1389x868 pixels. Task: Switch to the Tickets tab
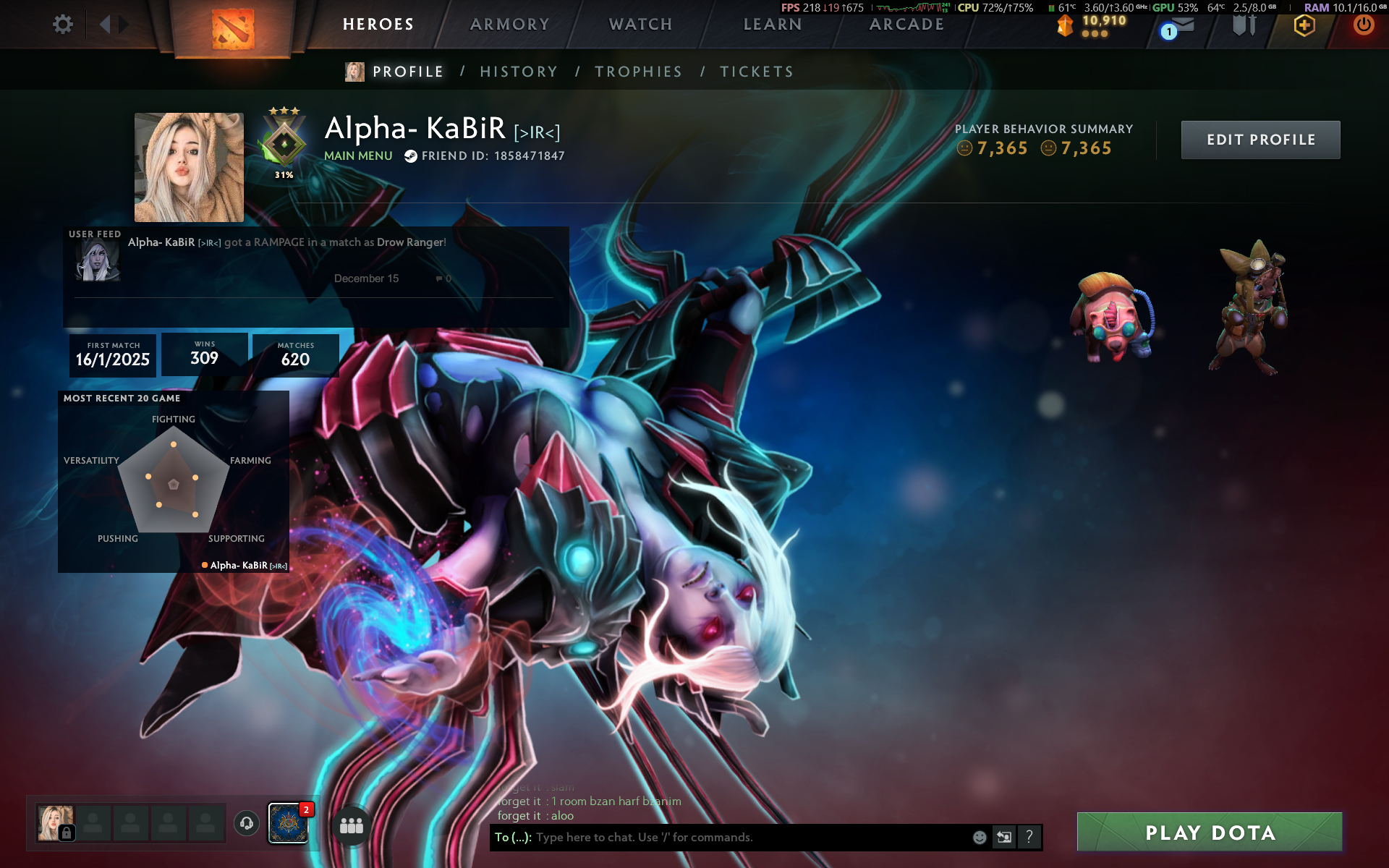click(x=757, y=72)
